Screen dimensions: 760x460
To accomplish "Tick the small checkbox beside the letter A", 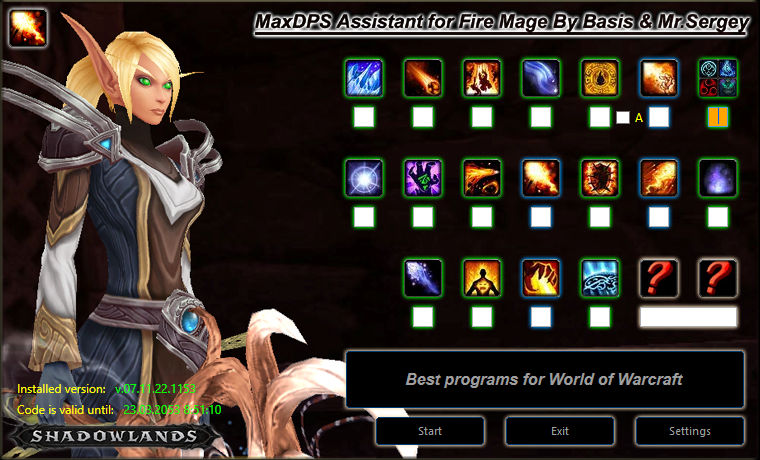I will [623, 117].
